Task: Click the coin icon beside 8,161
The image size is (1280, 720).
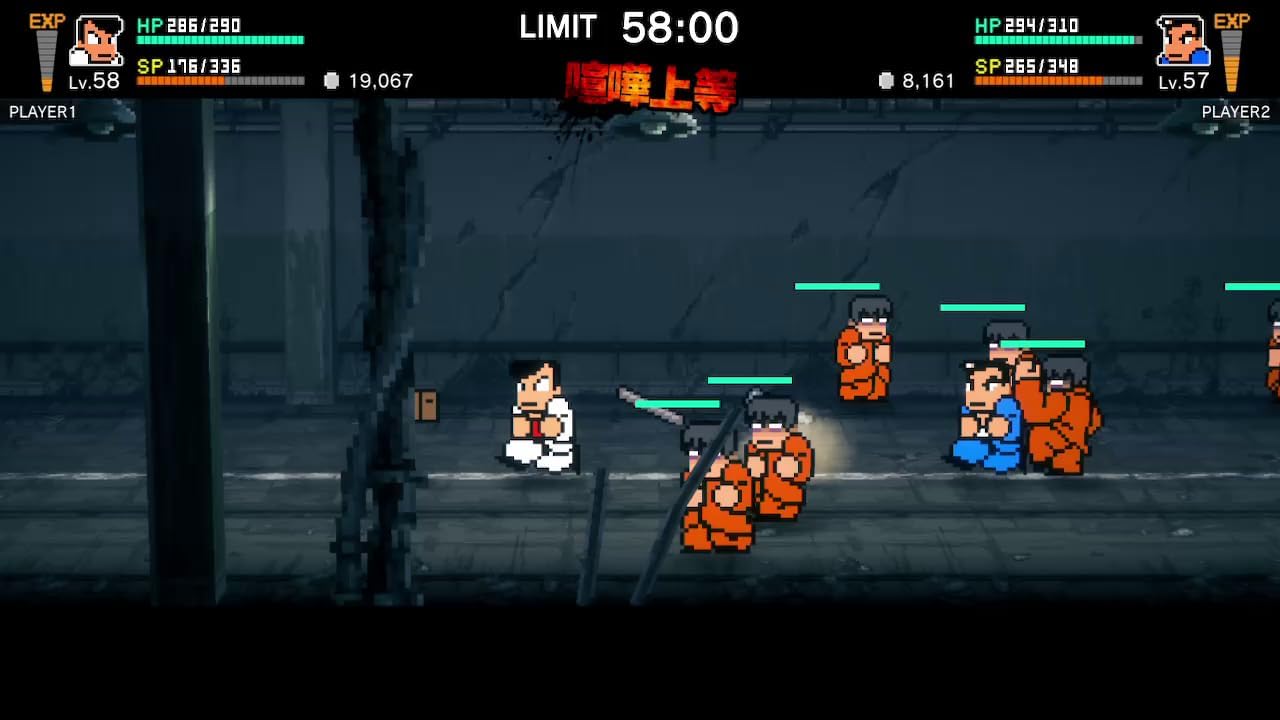Action: (885, 81)
